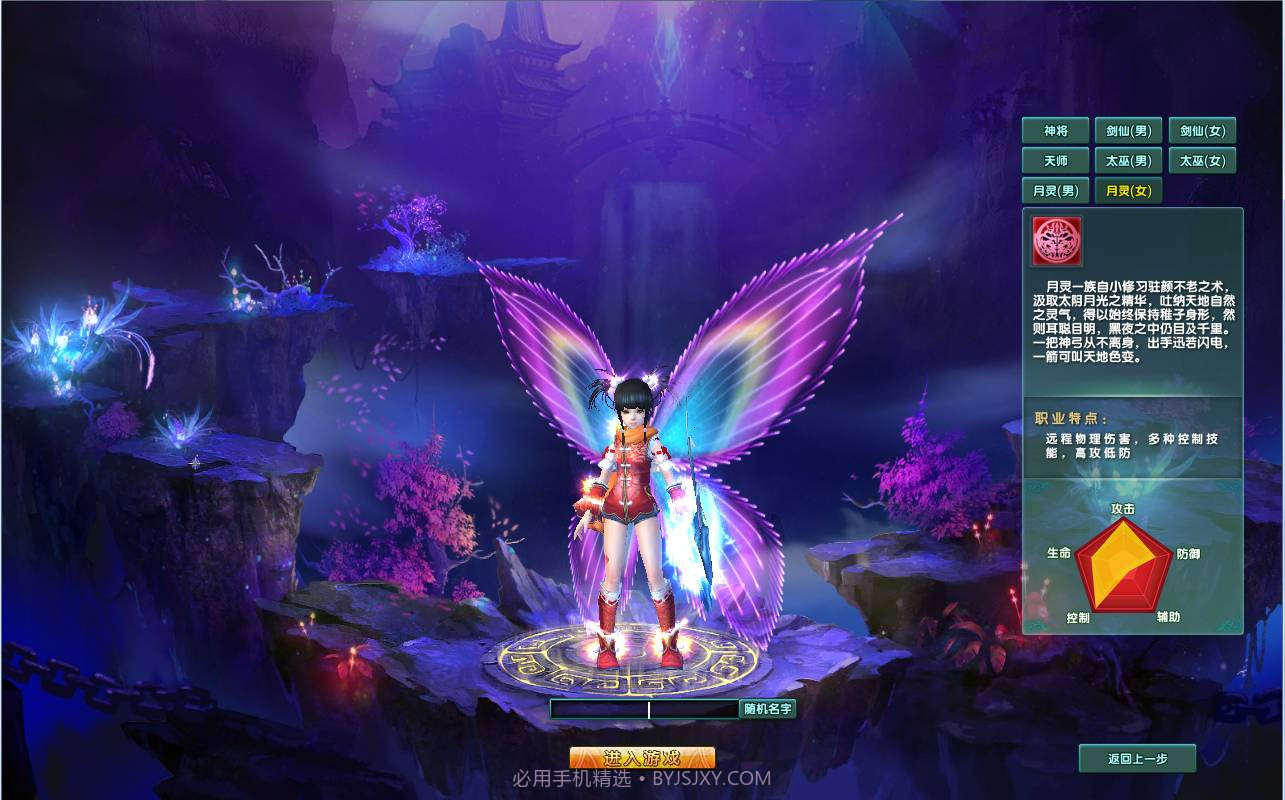Viewport: 1285px width, 800px height.
Task: Select the 太巫(男) class
Action: tap(1128, 160)
